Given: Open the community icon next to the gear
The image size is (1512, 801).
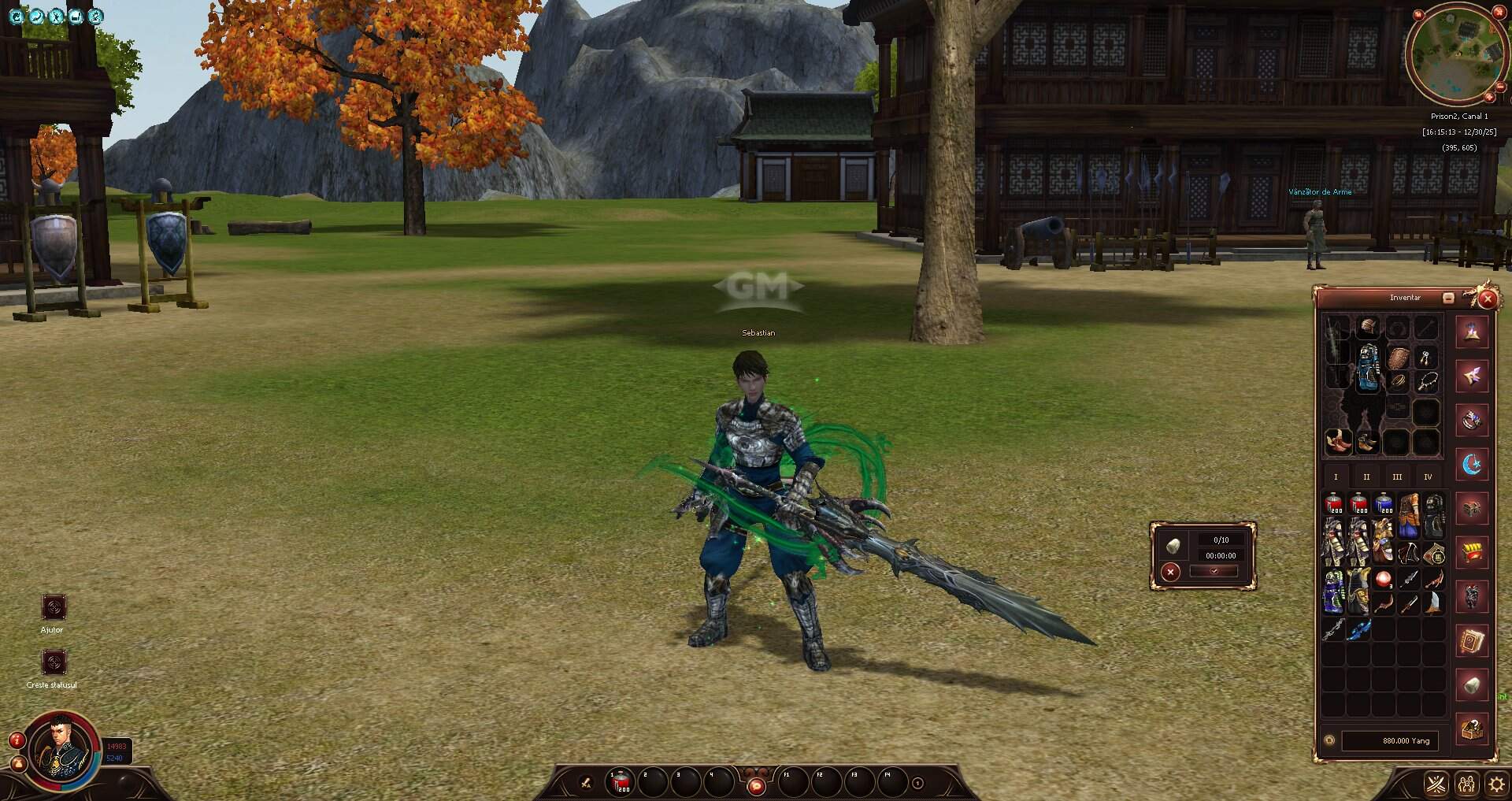Looking at the screenshot, I should 1466,784.
